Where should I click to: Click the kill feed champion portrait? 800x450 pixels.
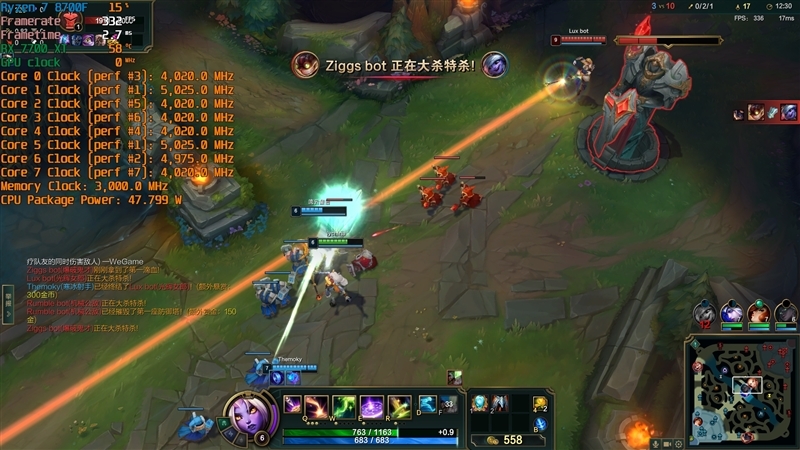pyautogui.click(x=305, y=65)
